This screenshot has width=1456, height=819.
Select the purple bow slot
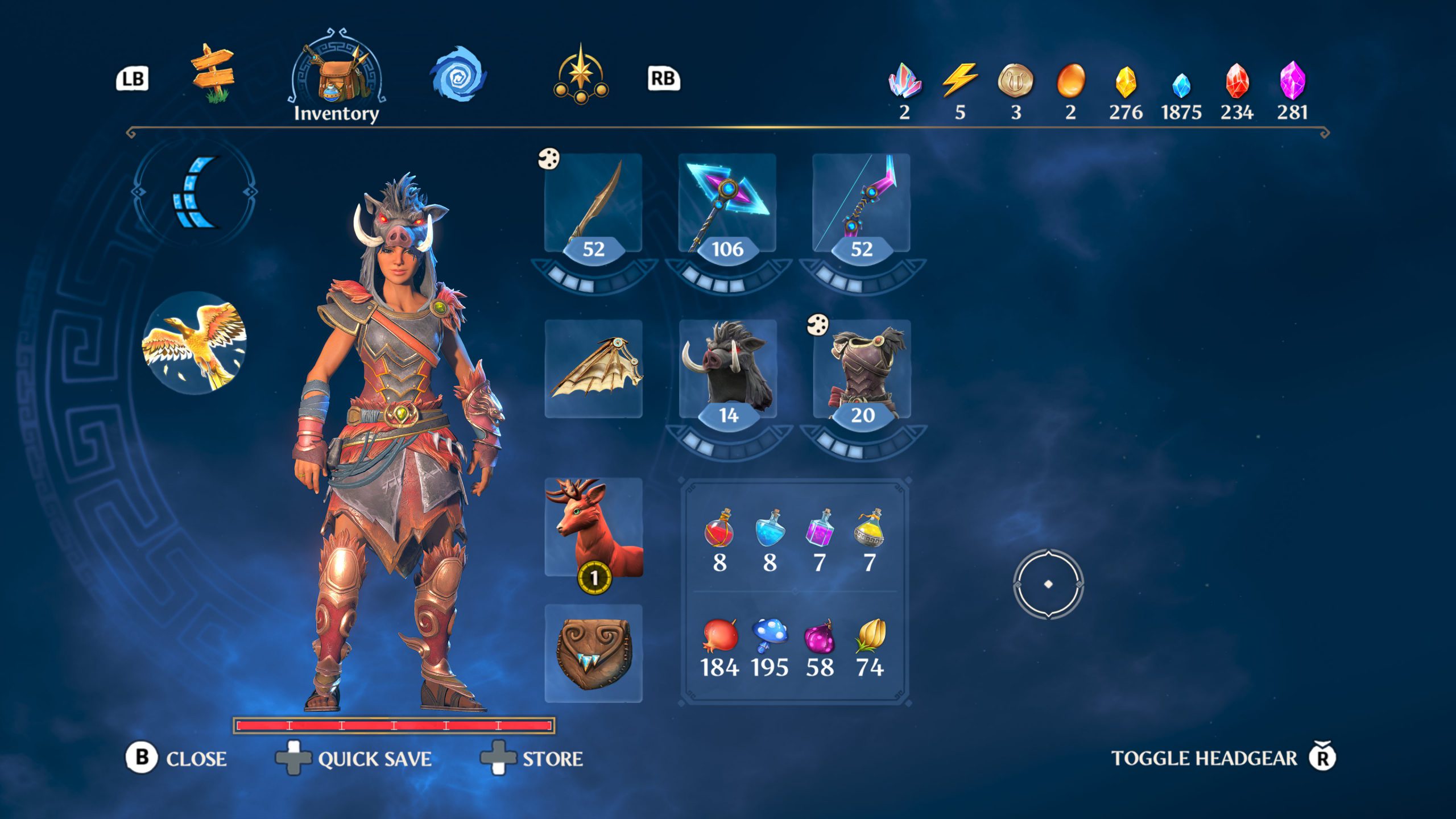pyautogui.click(x=861, y=204)
